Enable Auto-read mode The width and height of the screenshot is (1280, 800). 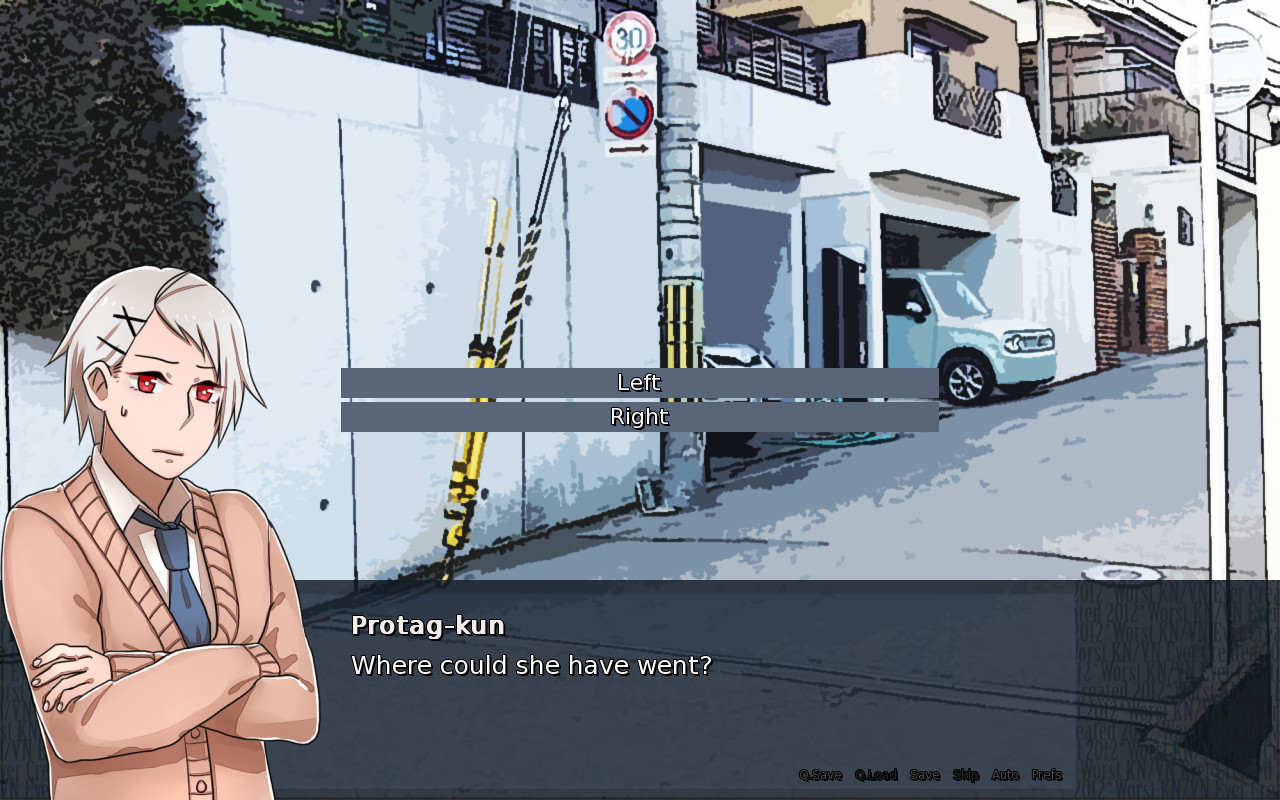[1005, 775]
